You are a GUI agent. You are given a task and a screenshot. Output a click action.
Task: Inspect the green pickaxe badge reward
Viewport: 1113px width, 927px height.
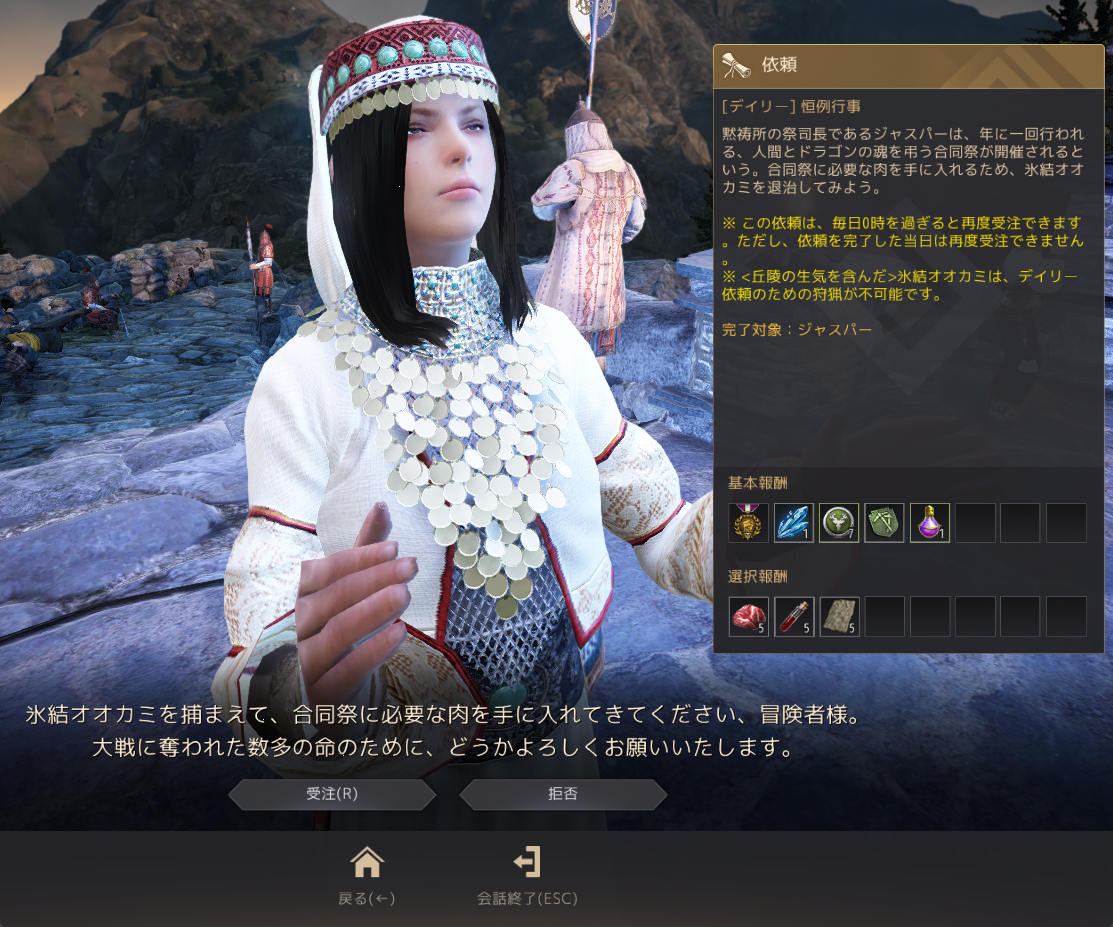tap(884, 523)
